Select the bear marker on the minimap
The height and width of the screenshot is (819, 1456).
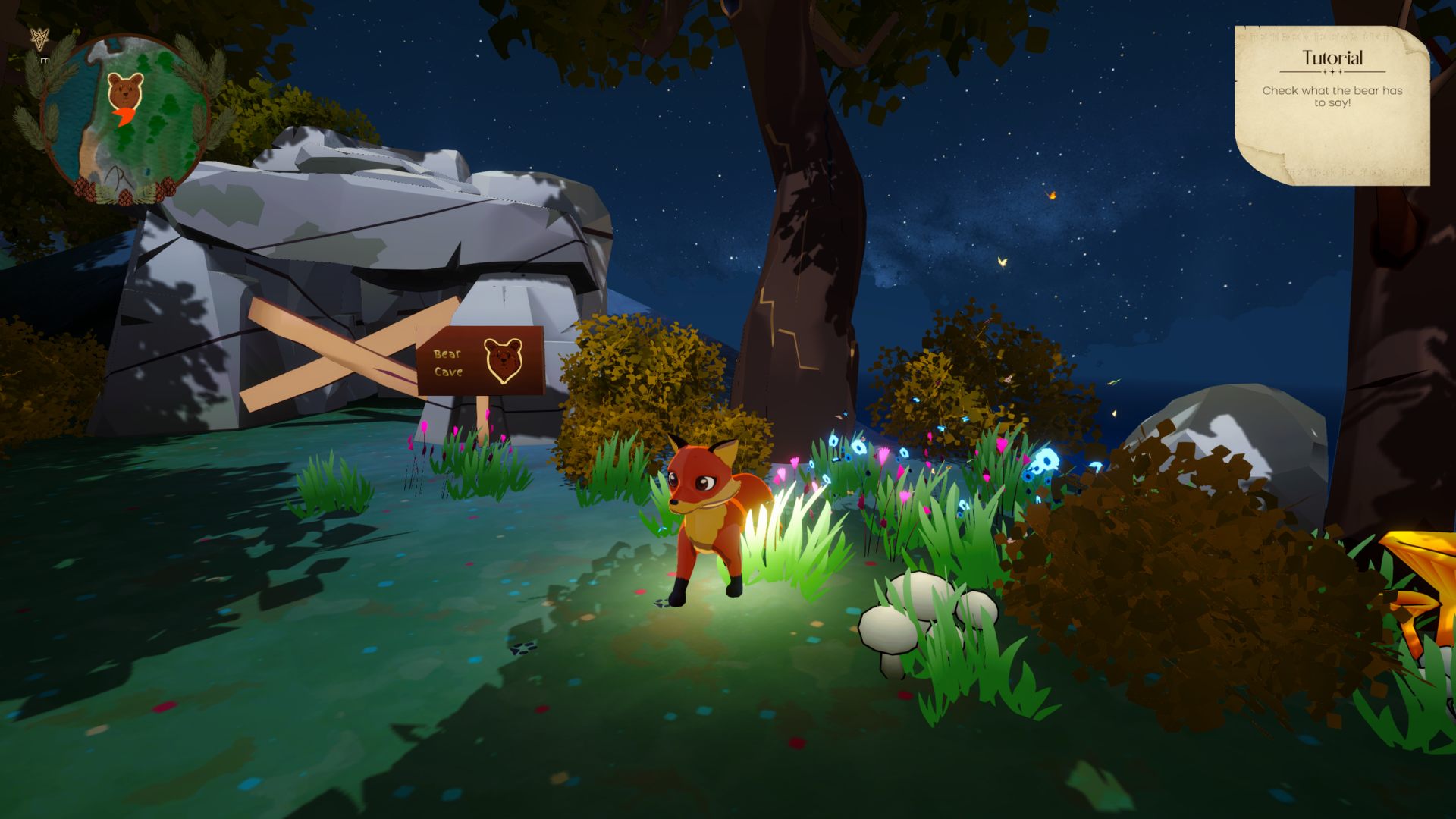[125, 90]
